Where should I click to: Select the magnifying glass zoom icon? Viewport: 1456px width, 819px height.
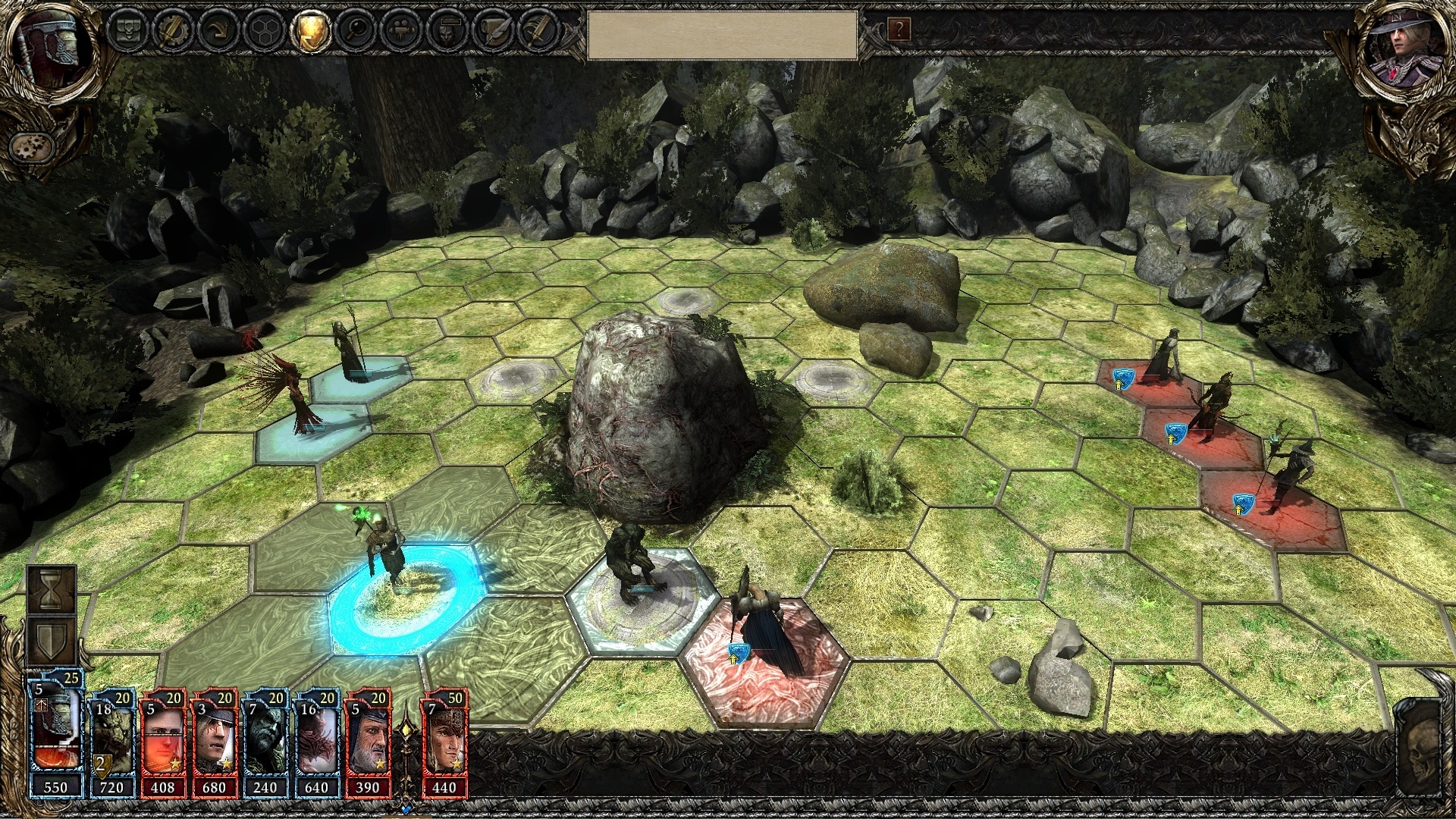coord(356,32)
